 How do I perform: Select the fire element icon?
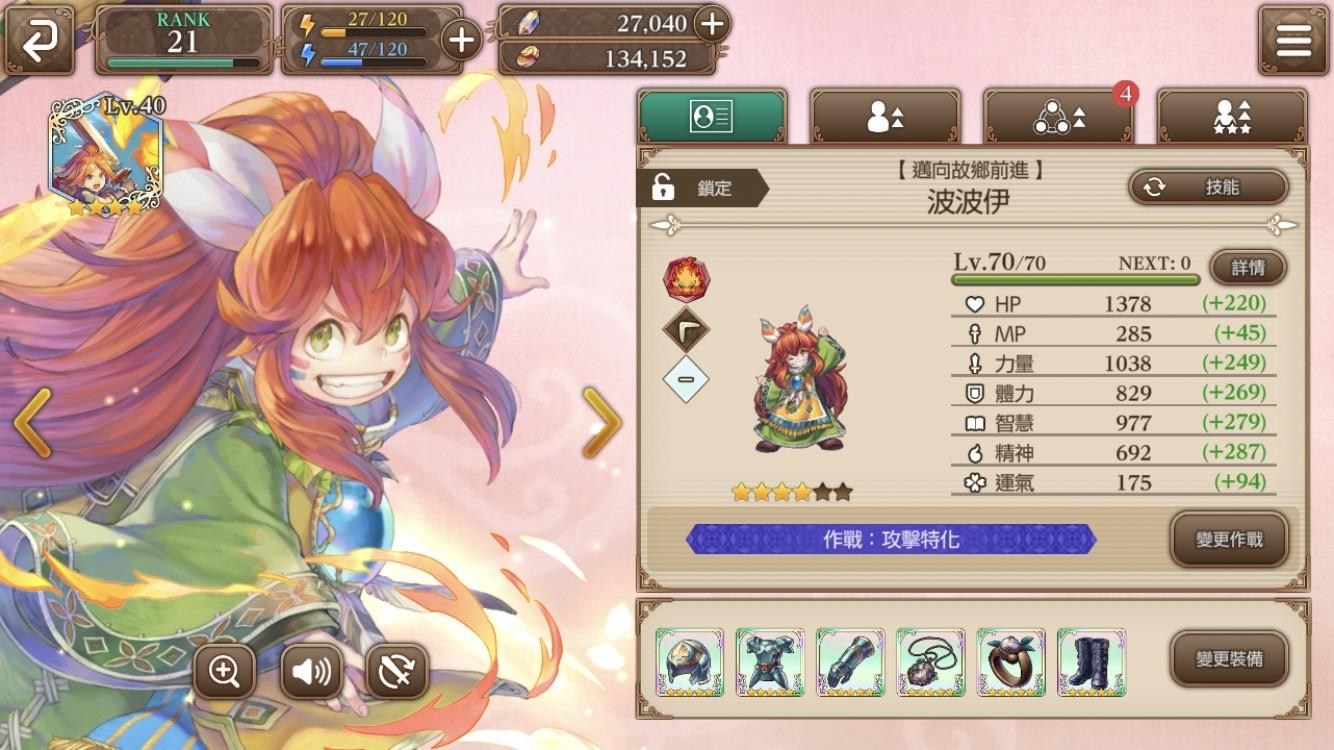tap(687, 278)
